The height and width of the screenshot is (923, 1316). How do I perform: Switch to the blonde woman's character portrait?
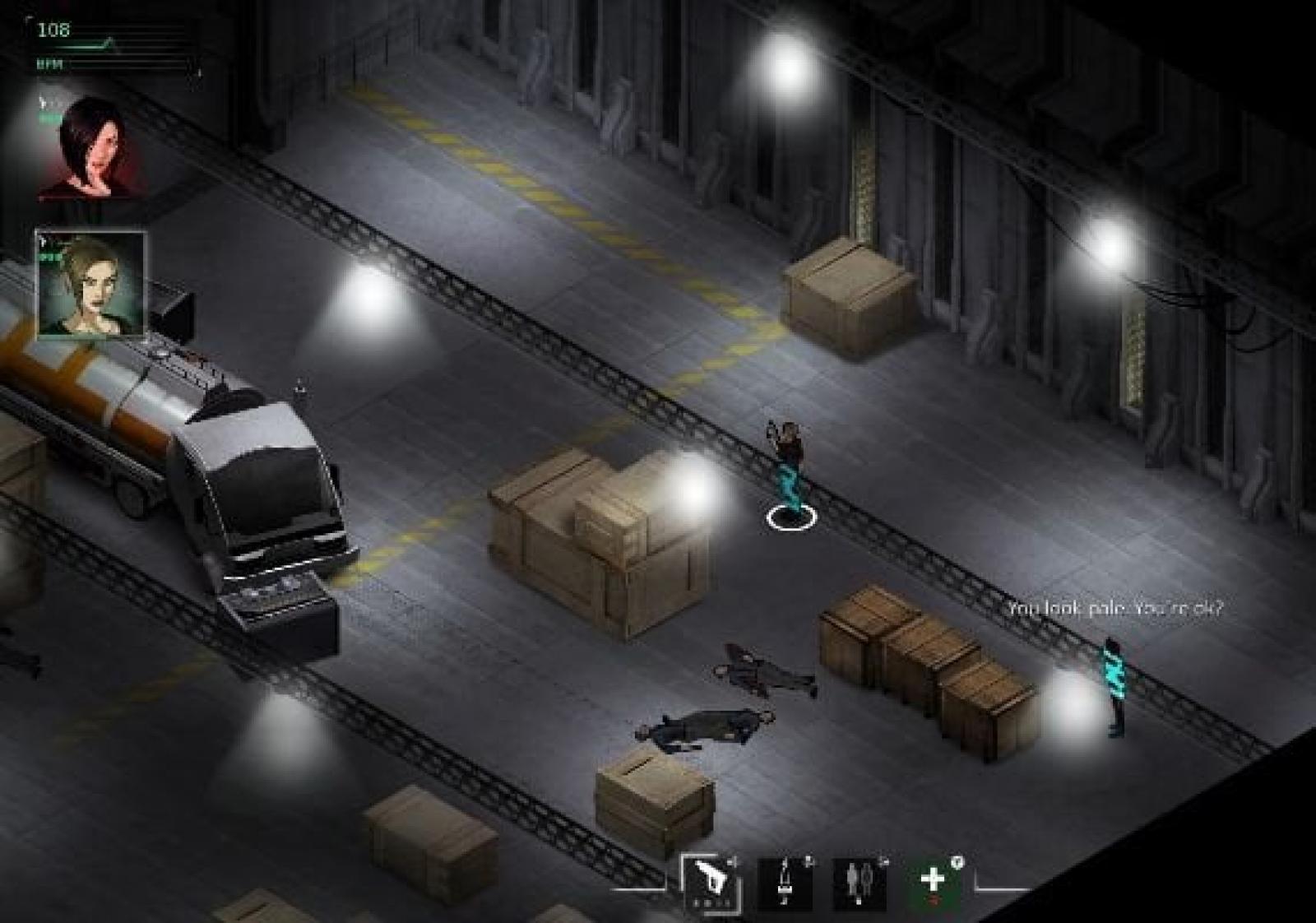pyautogui.click(x=90, y=285)
